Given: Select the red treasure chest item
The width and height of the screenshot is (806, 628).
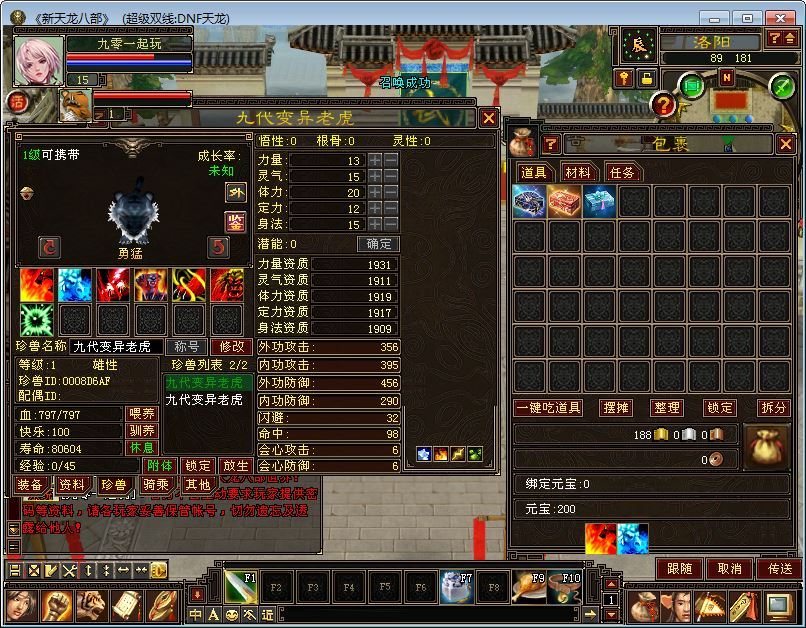Looking at the screenshot, I should [x=565, y=202].
